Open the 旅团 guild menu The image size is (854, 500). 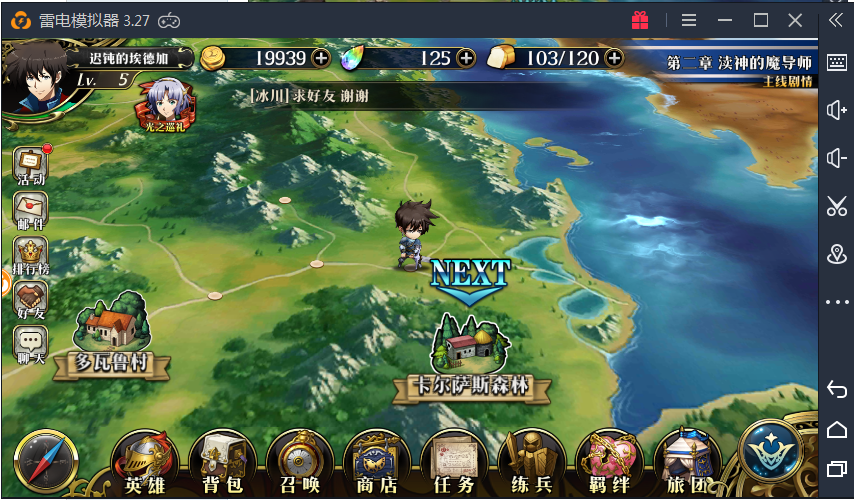tap(686, 462)
